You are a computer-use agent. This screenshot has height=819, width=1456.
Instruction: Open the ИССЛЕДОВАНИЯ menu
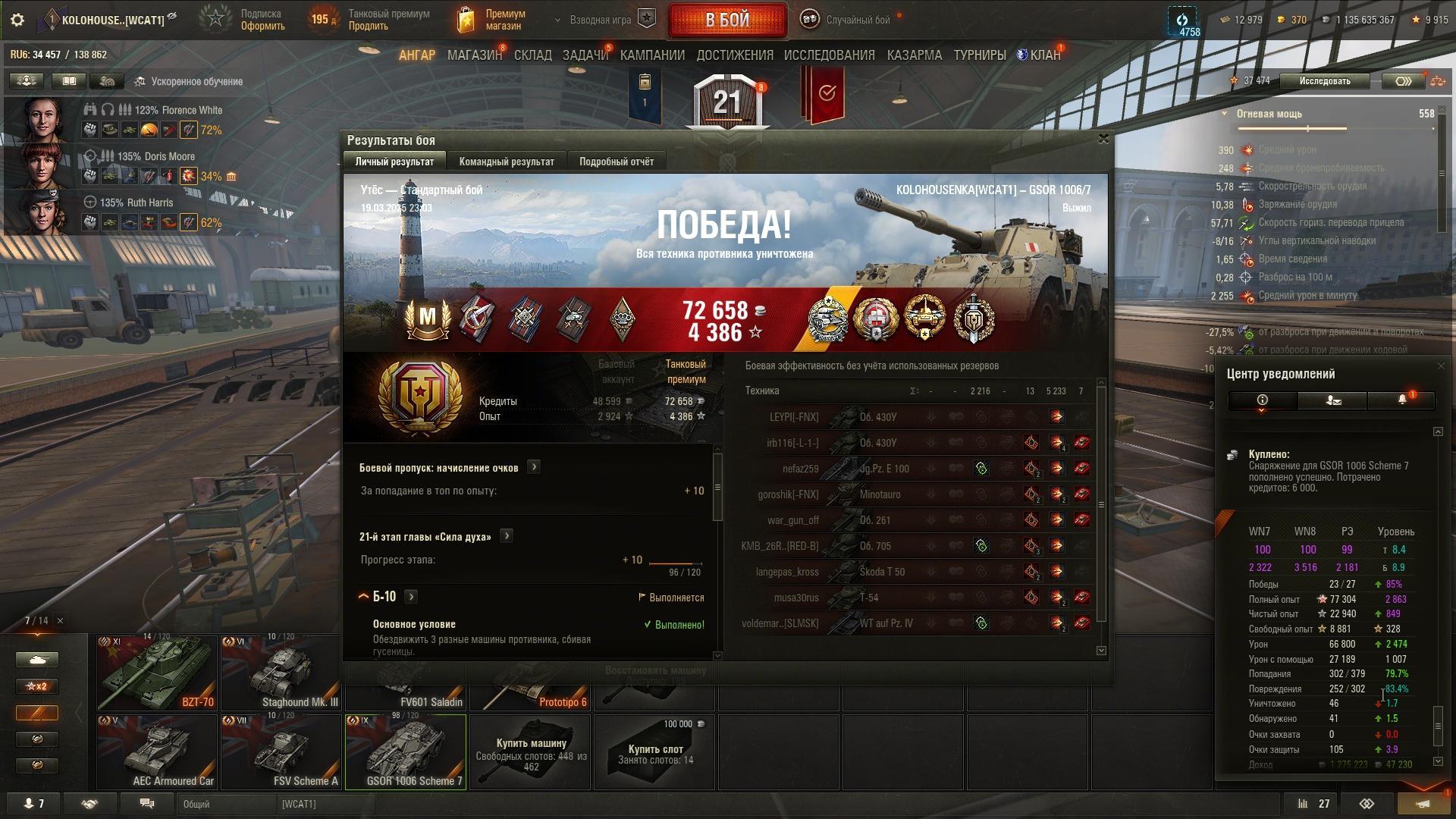pyautogui.click(x=829, y=55)
